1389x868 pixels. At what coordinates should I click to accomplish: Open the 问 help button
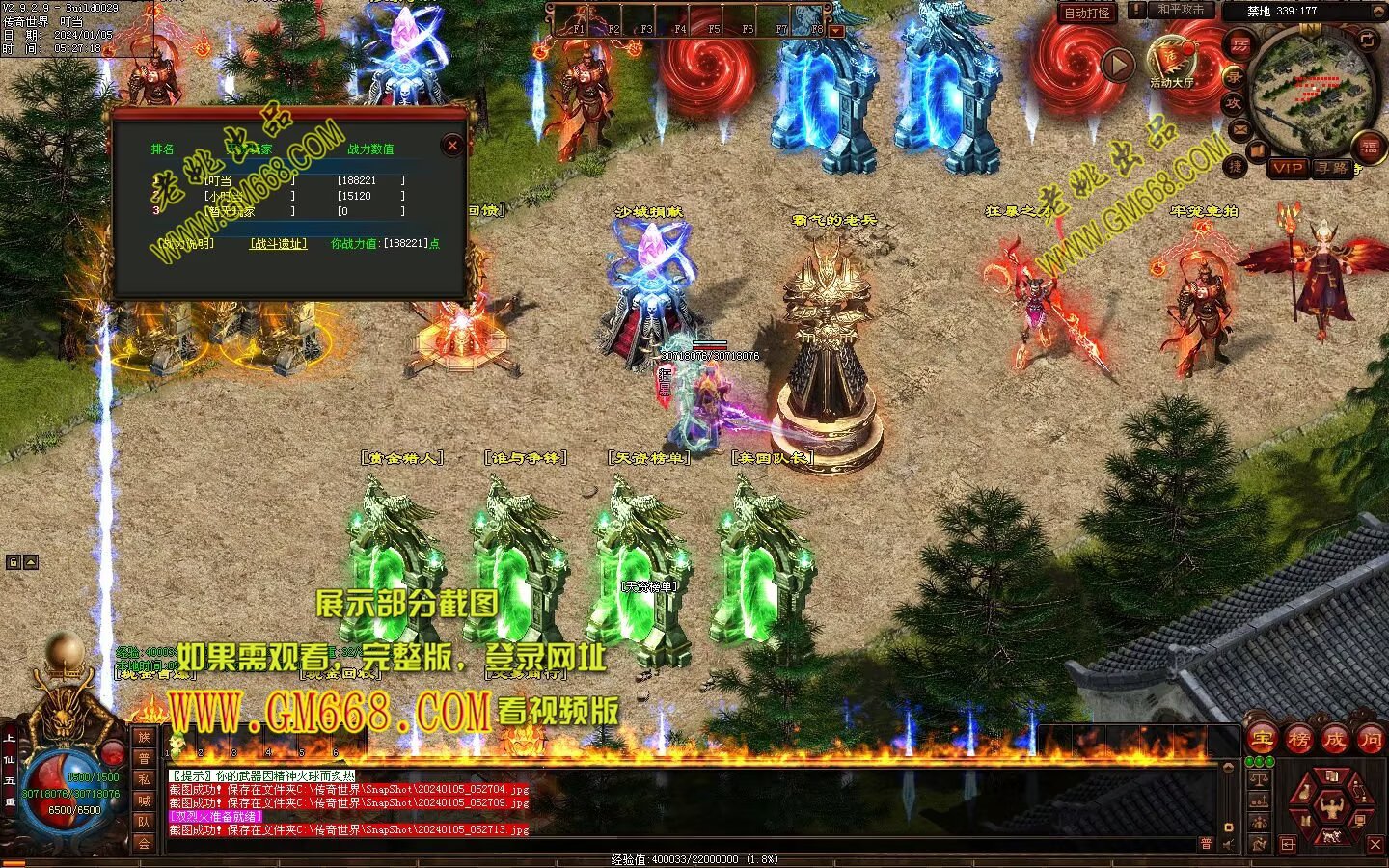[x=1370, y=740]
